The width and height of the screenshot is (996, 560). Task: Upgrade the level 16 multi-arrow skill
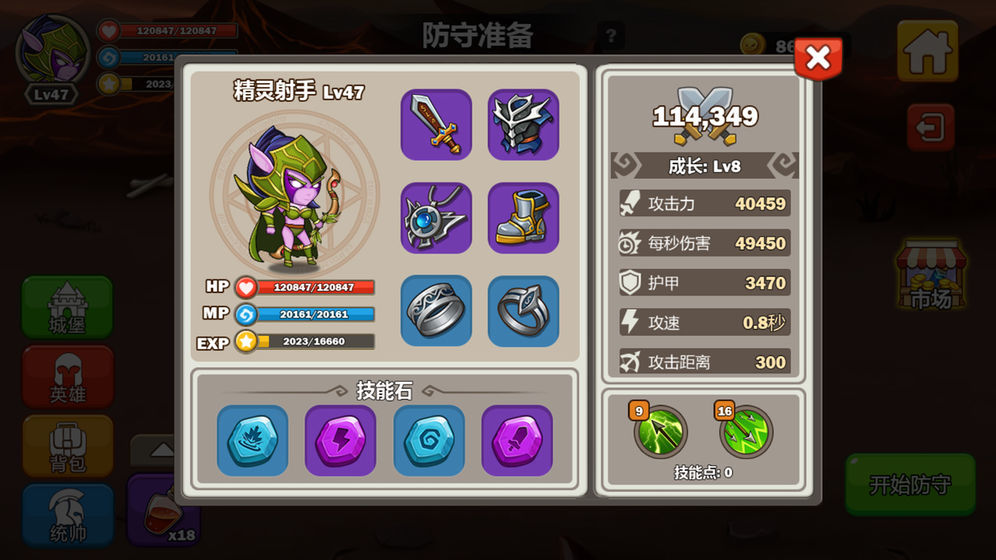pos(747,432)
